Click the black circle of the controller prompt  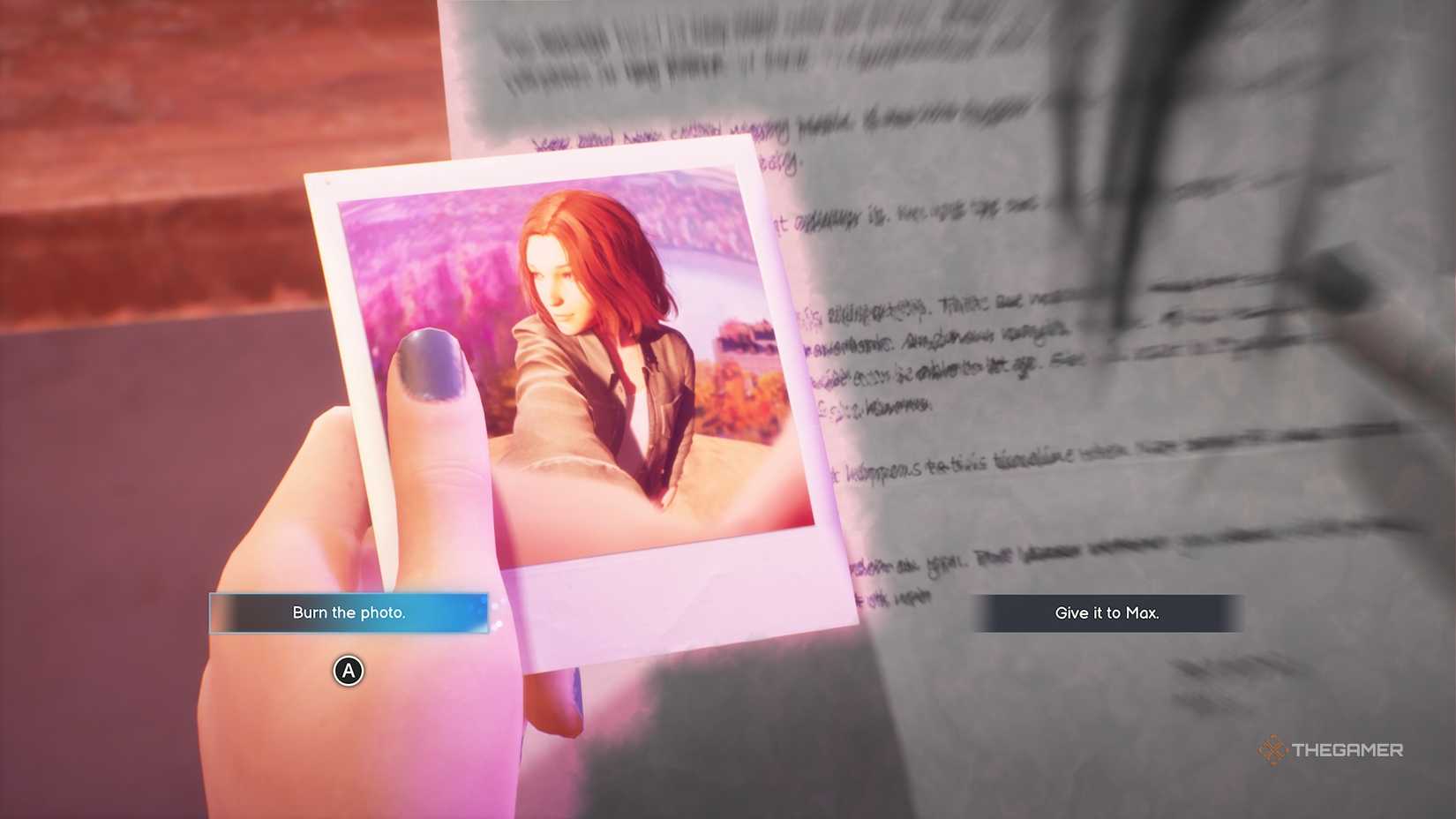(x=348, y=672)
